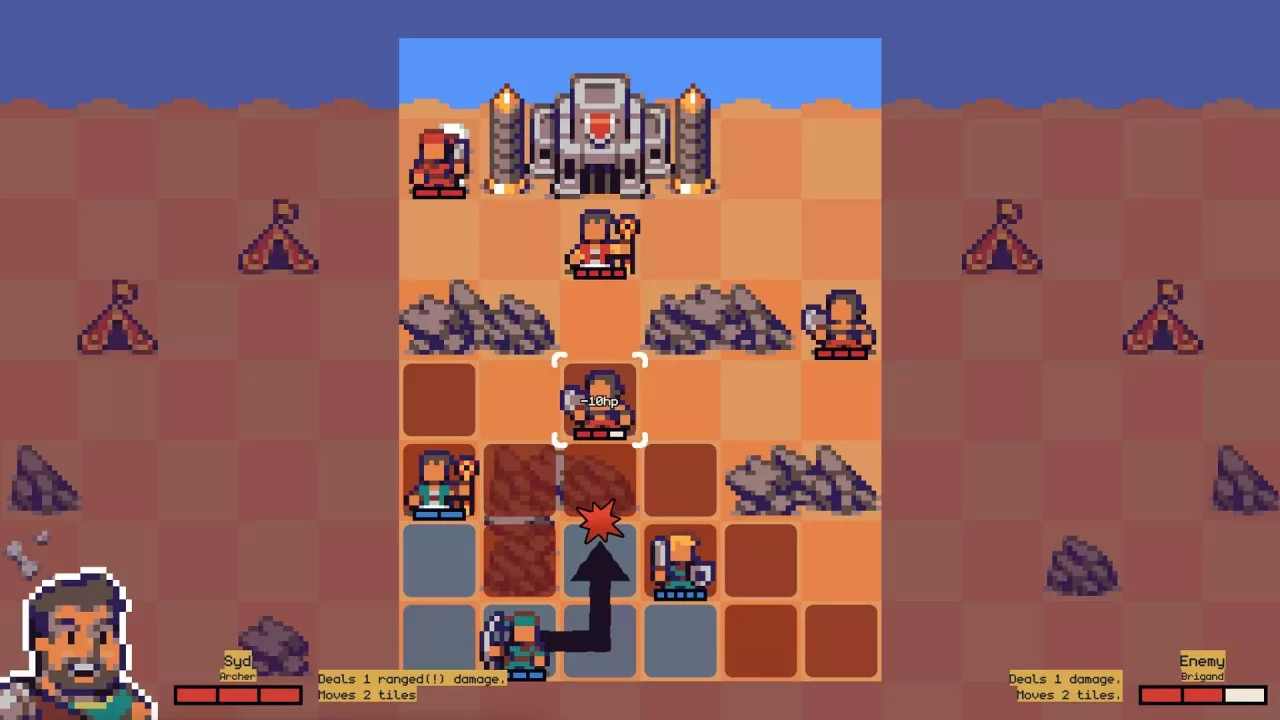Click the red attack star marker
The image size is (1280, 720).
point(599,520)
